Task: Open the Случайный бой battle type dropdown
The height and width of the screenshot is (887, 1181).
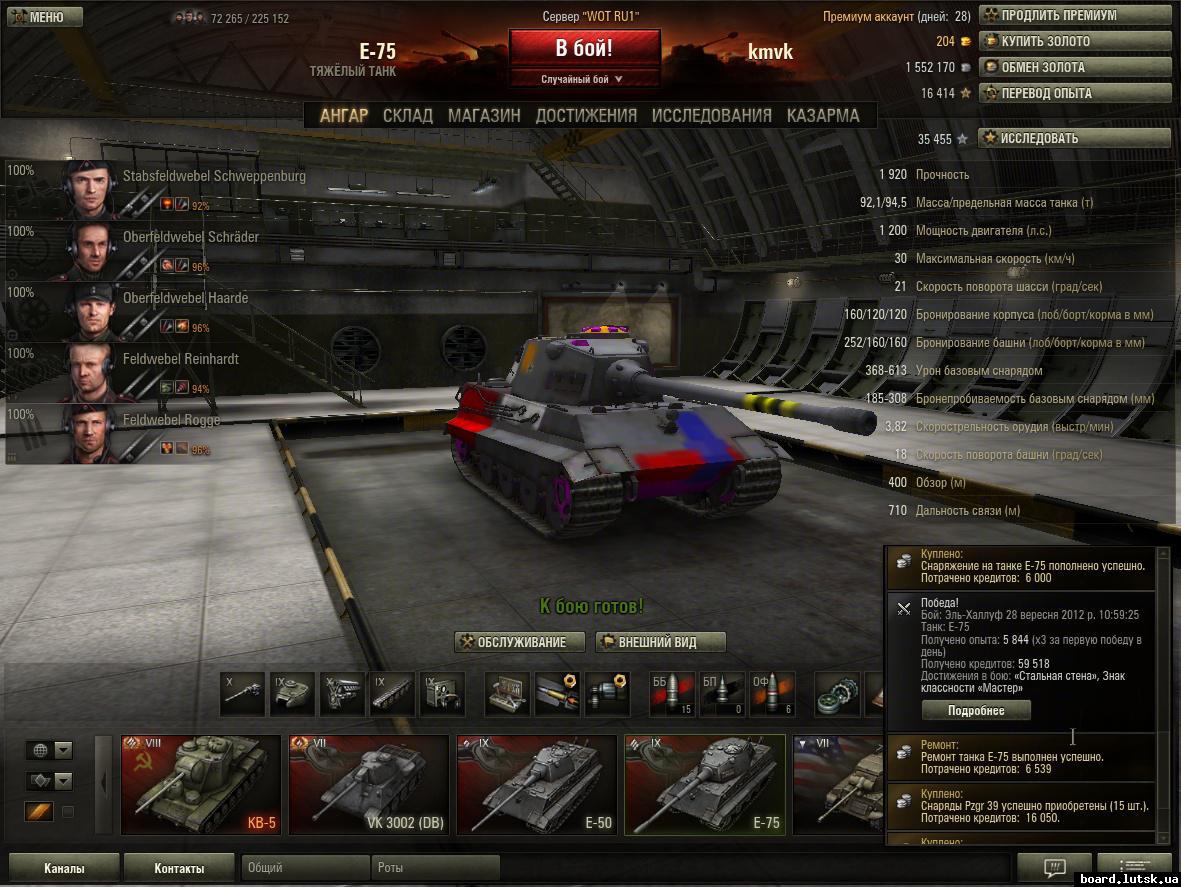Action: click(584, 79)
